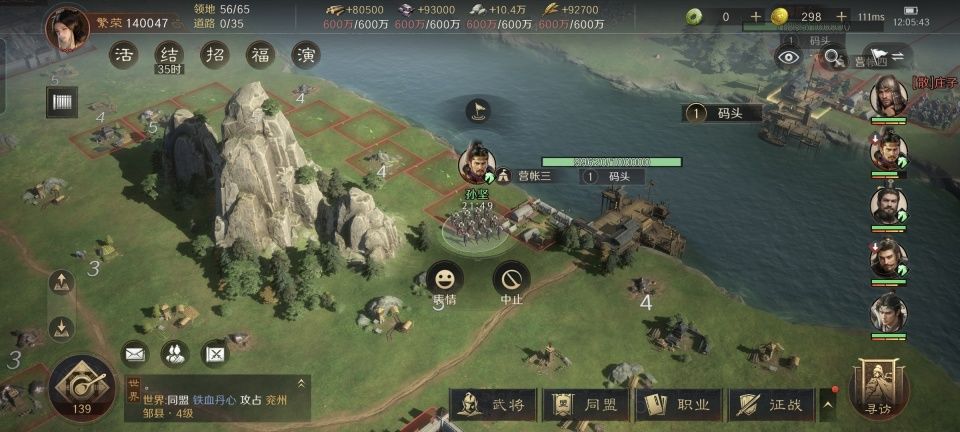Open the player avatar profile

(x=67, y=27)
